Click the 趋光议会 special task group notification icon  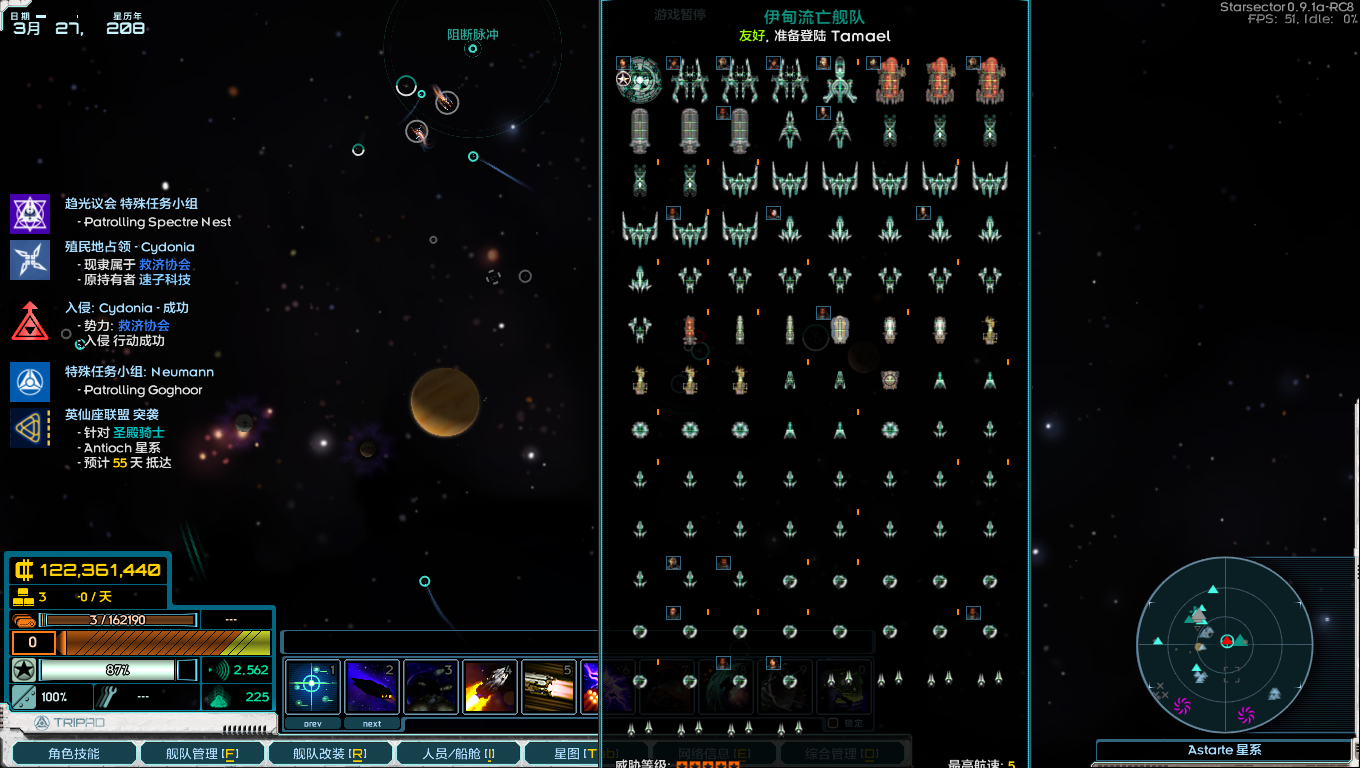[x=30, y=213]
